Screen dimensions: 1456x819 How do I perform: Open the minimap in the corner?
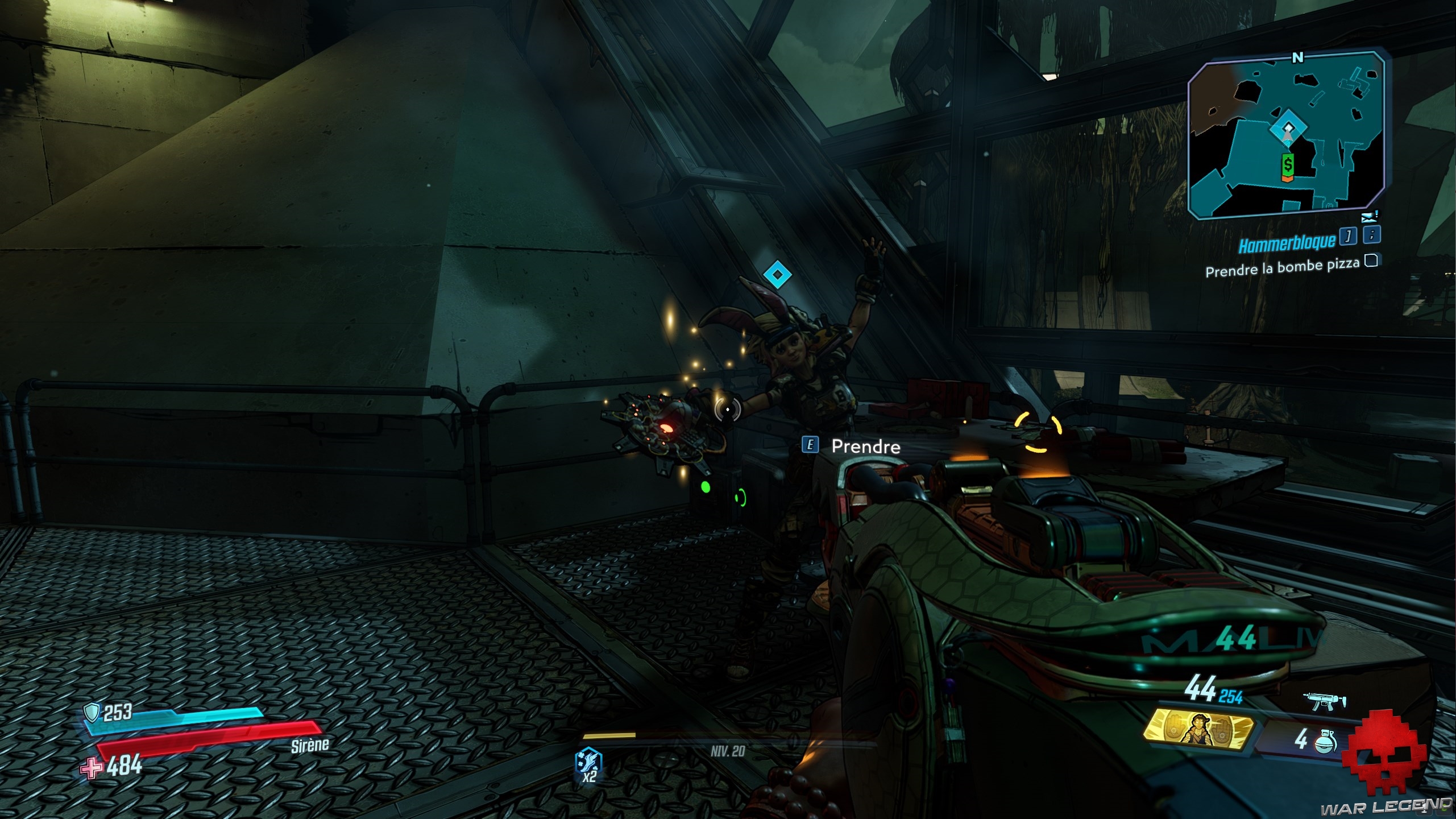pos(1285,135)
